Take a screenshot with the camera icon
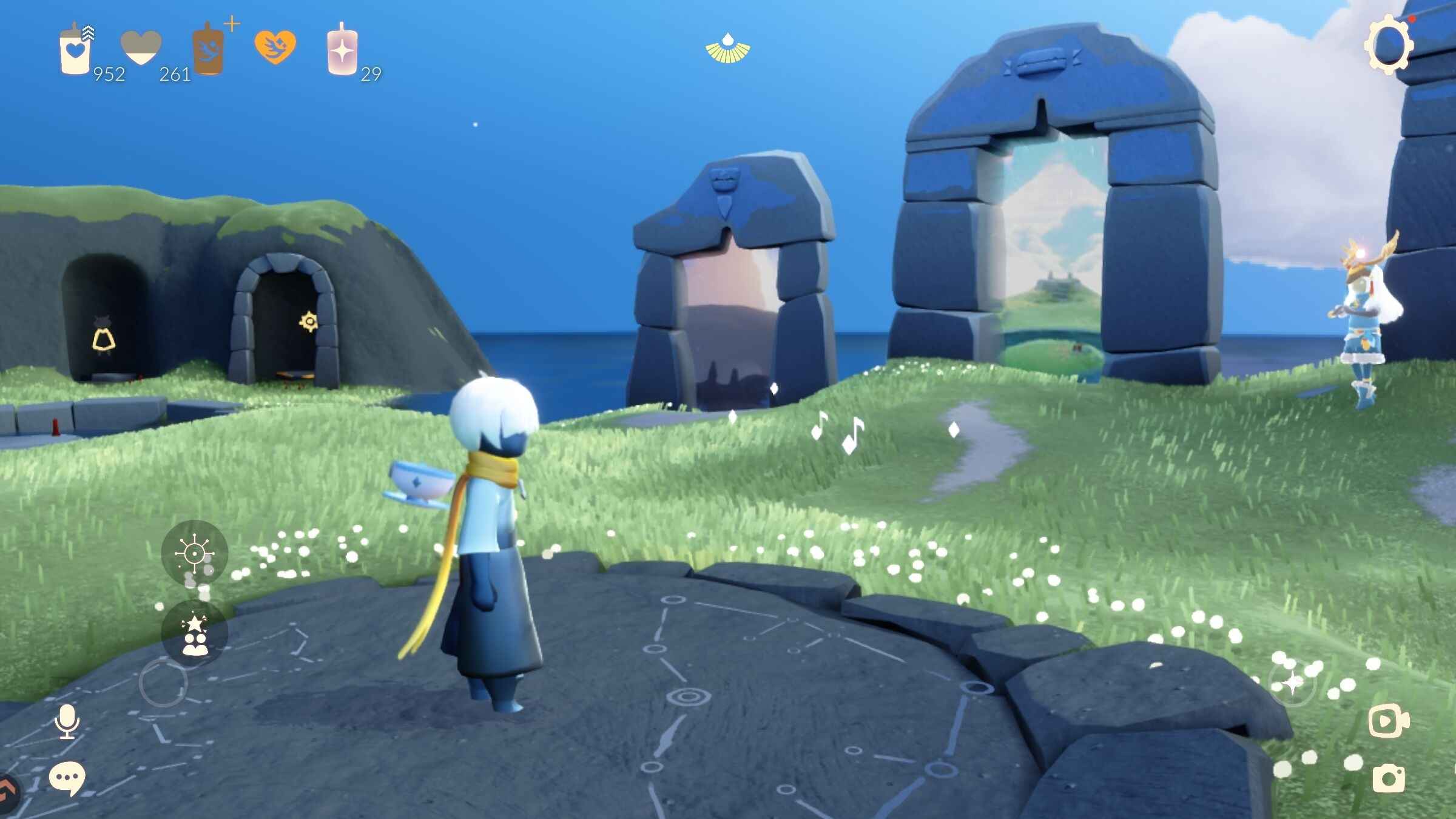The width and height of the screenshot is (1456, 819). [x=1389, y=778]
